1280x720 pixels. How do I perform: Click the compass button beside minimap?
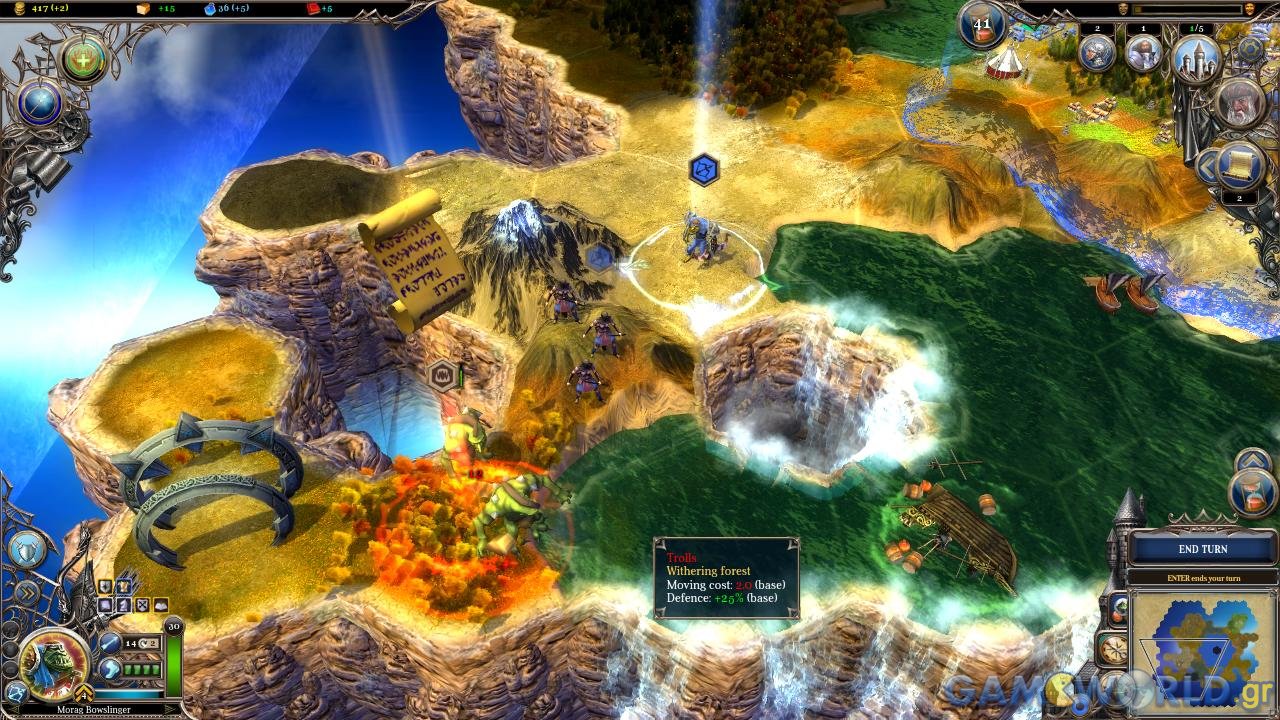pyautogui.click(x=1113, y=648)
